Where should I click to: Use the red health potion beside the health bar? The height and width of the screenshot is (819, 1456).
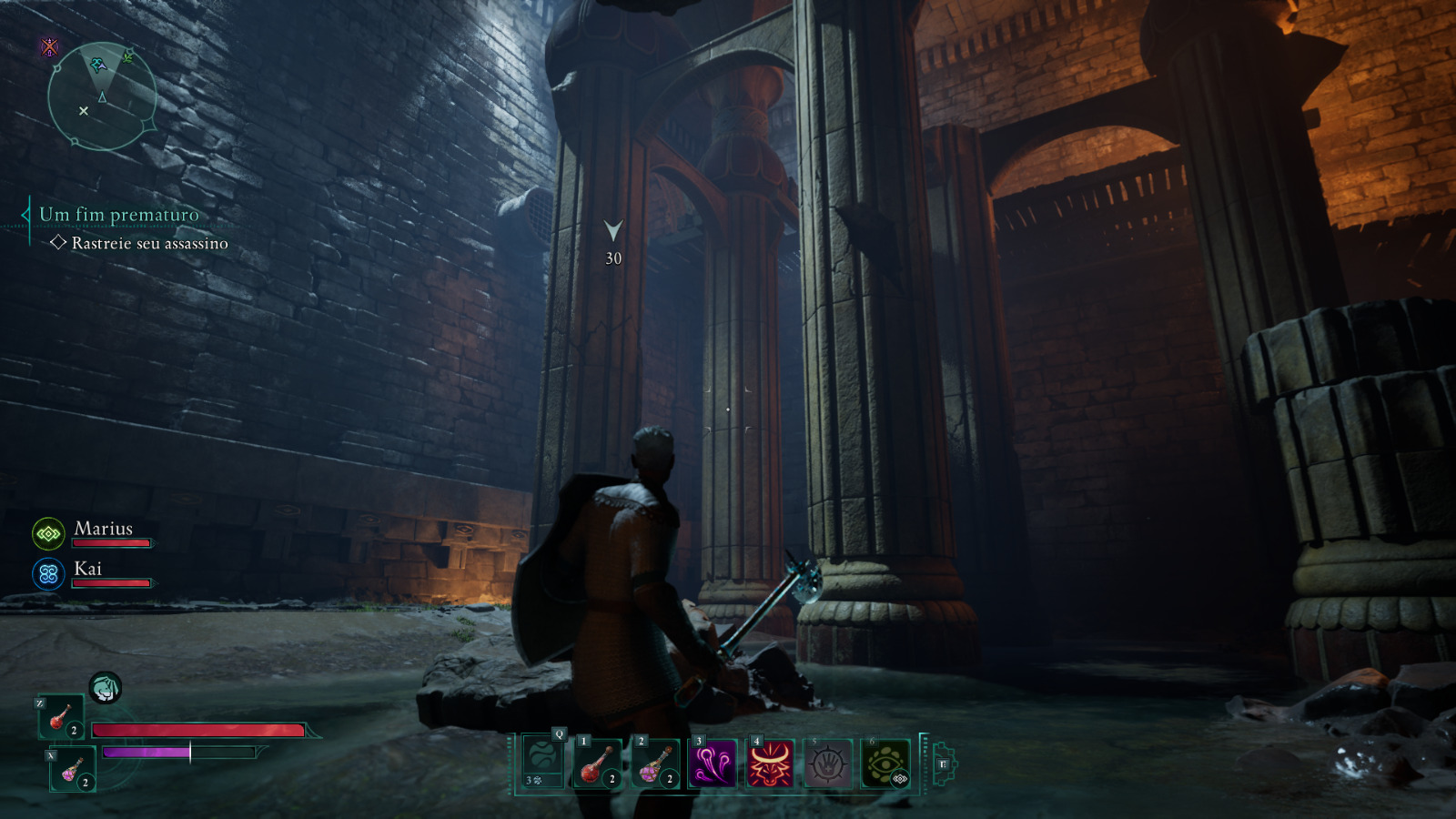61,717
